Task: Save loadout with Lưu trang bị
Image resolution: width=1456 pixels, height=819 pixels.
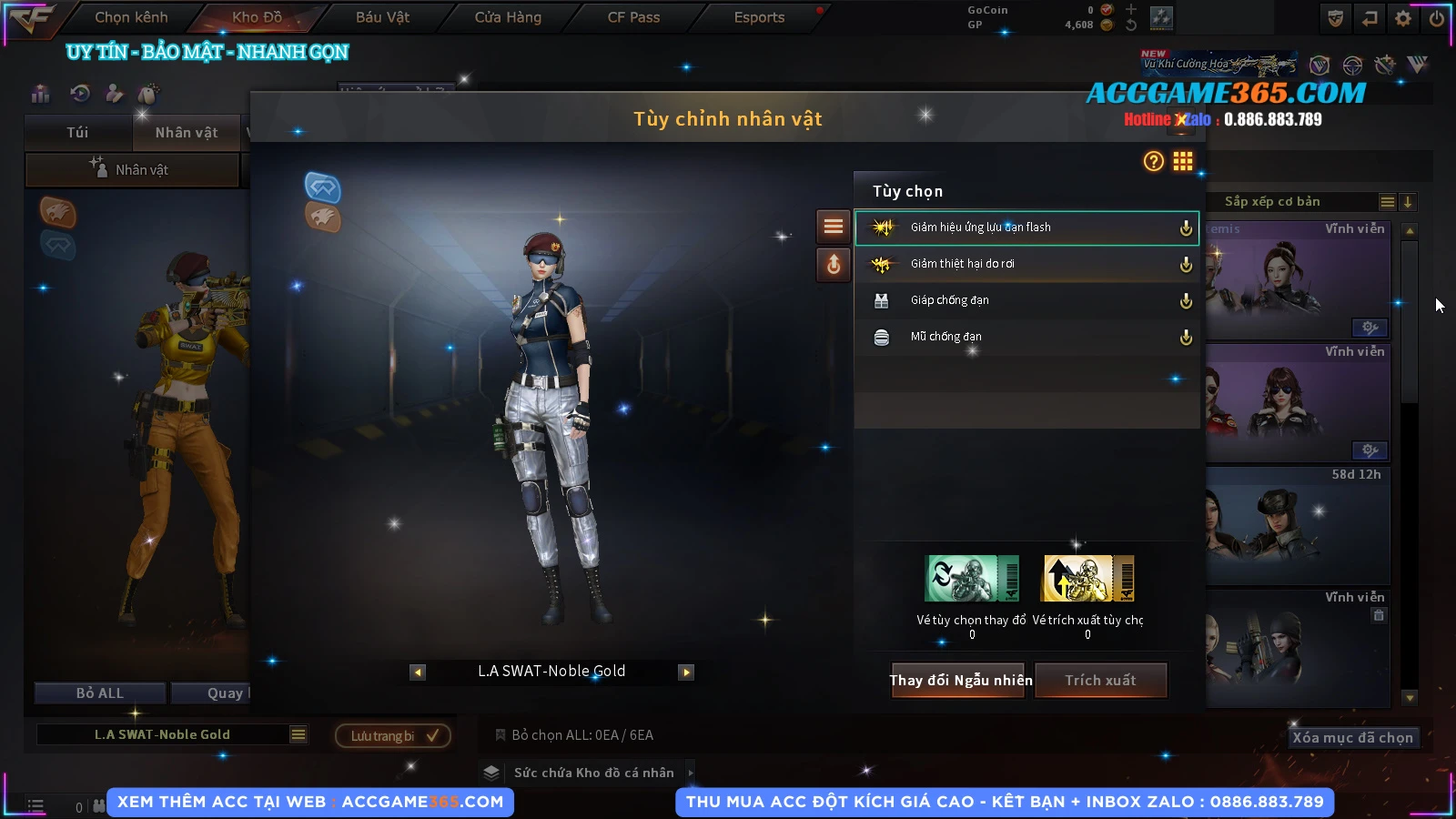Action: [x=393, y=736]
